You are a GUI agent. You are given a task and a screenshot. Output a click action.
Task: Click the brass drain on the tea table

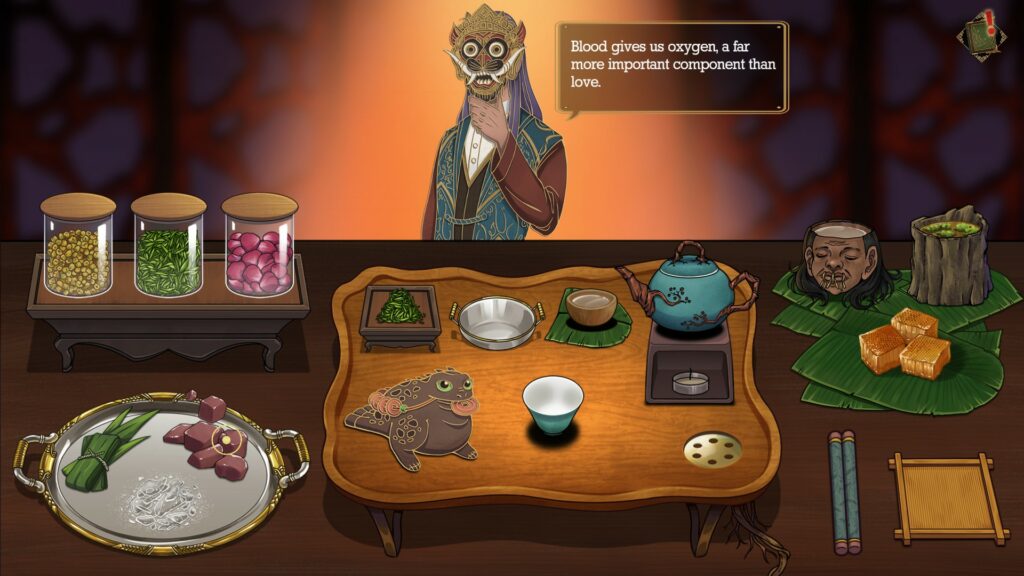[x=713, y=450]
